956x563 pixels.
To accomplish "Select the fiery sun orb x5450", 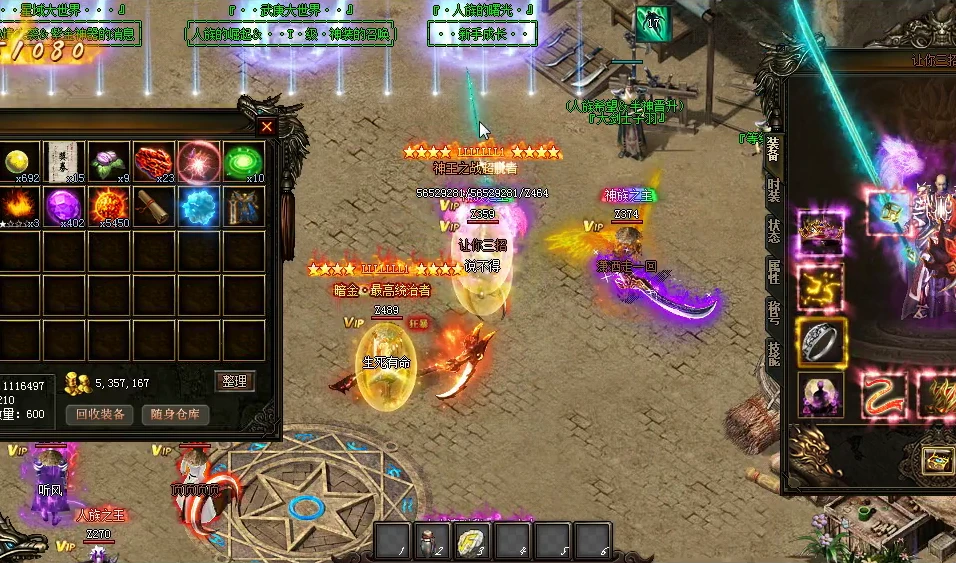I will (108, 207).
